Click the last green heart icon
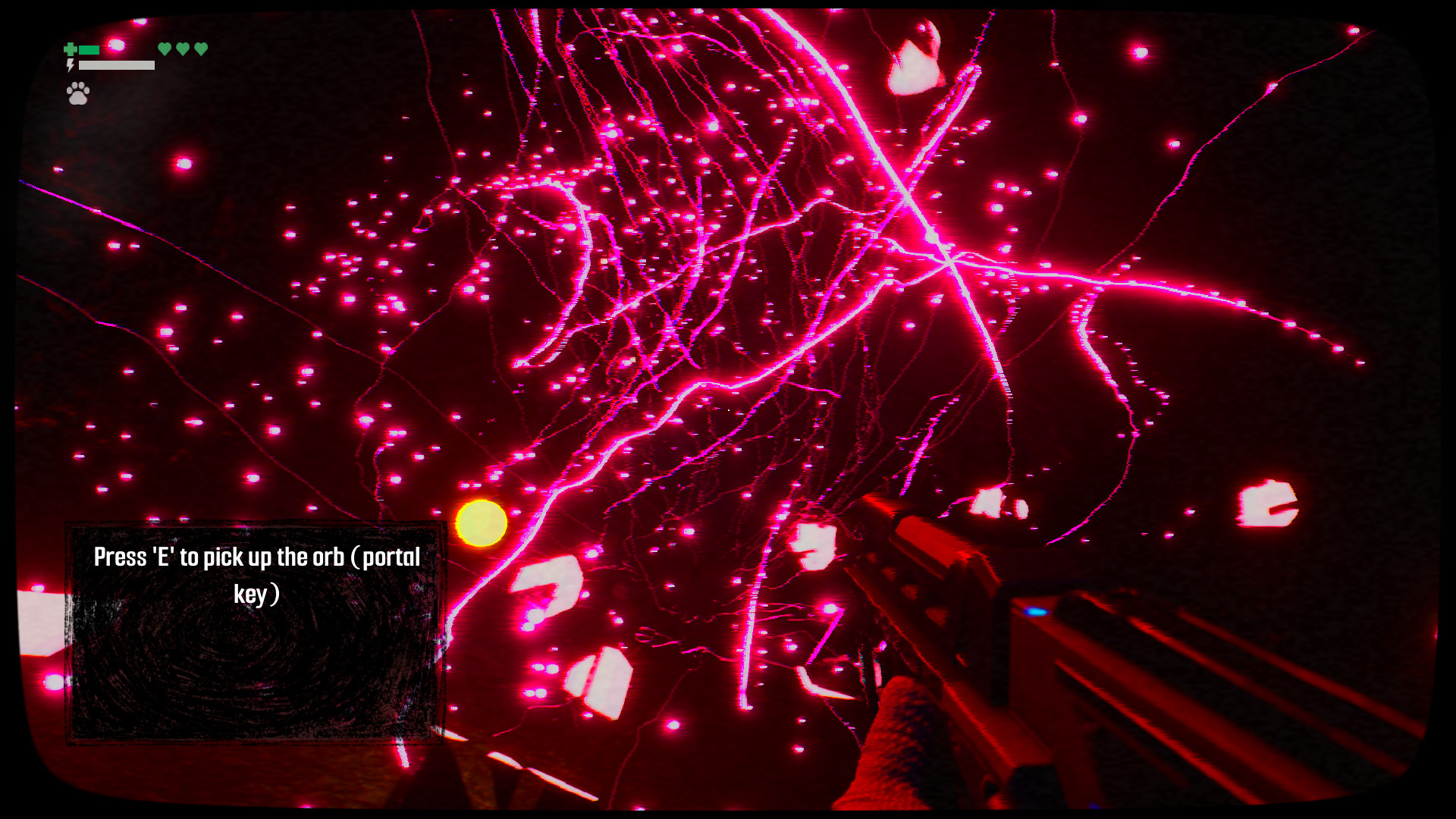Screen dimensions: 1456x819 (x=200, y=49)
